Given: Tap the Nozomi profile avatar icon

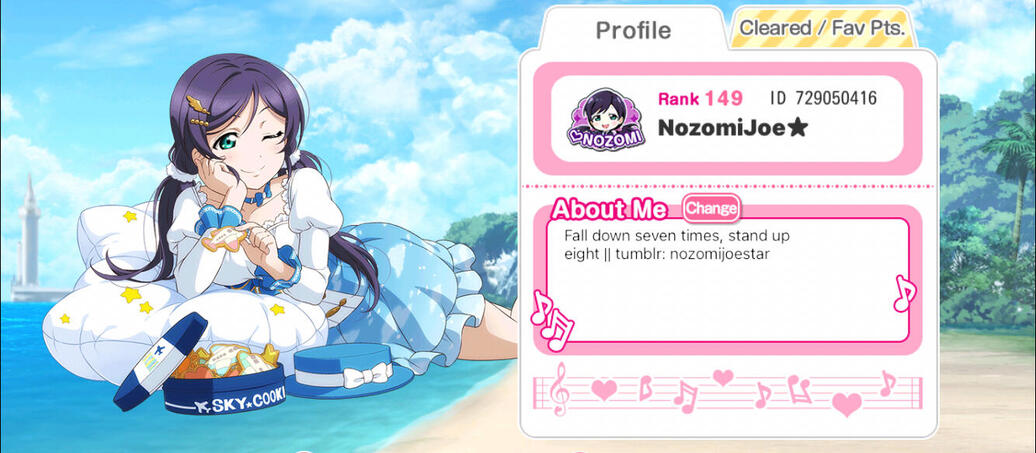Looking at the screenshot, I should pyautogui.click(x=605, y=118).
